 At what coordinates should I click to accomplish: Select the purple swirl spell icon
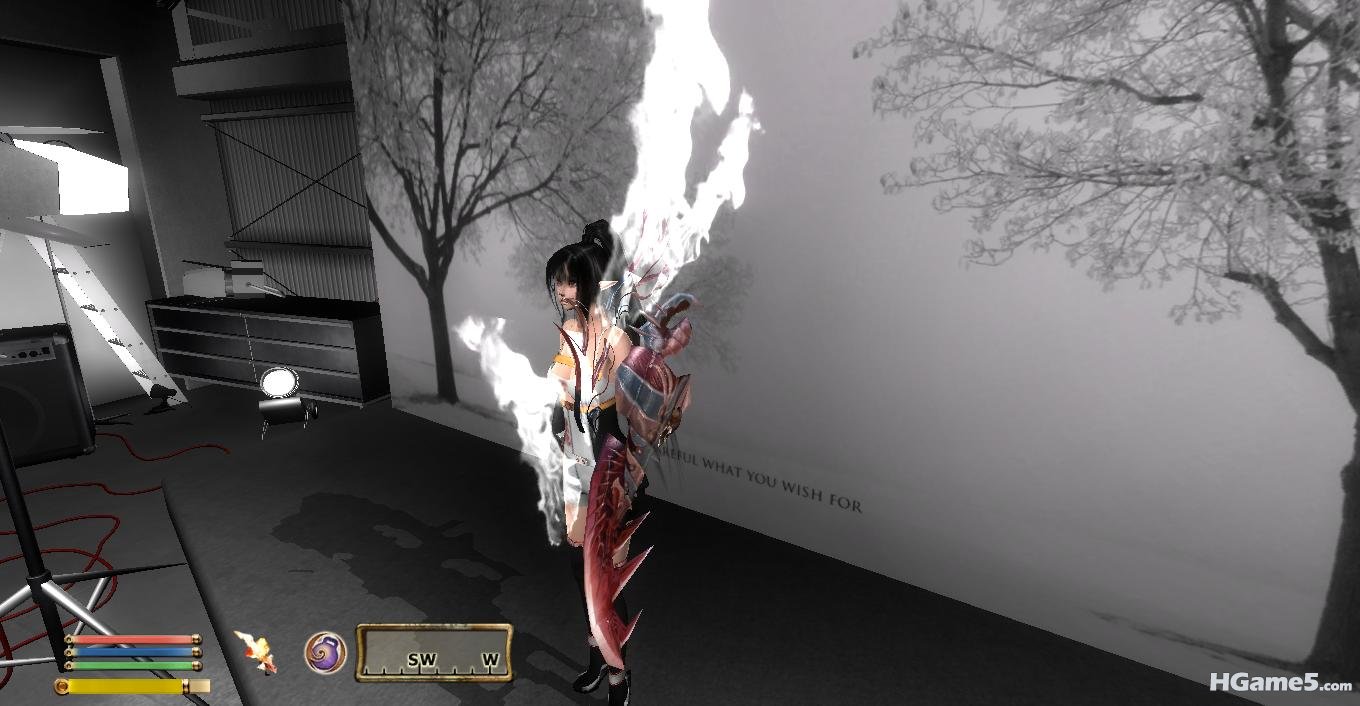point(325,653)
